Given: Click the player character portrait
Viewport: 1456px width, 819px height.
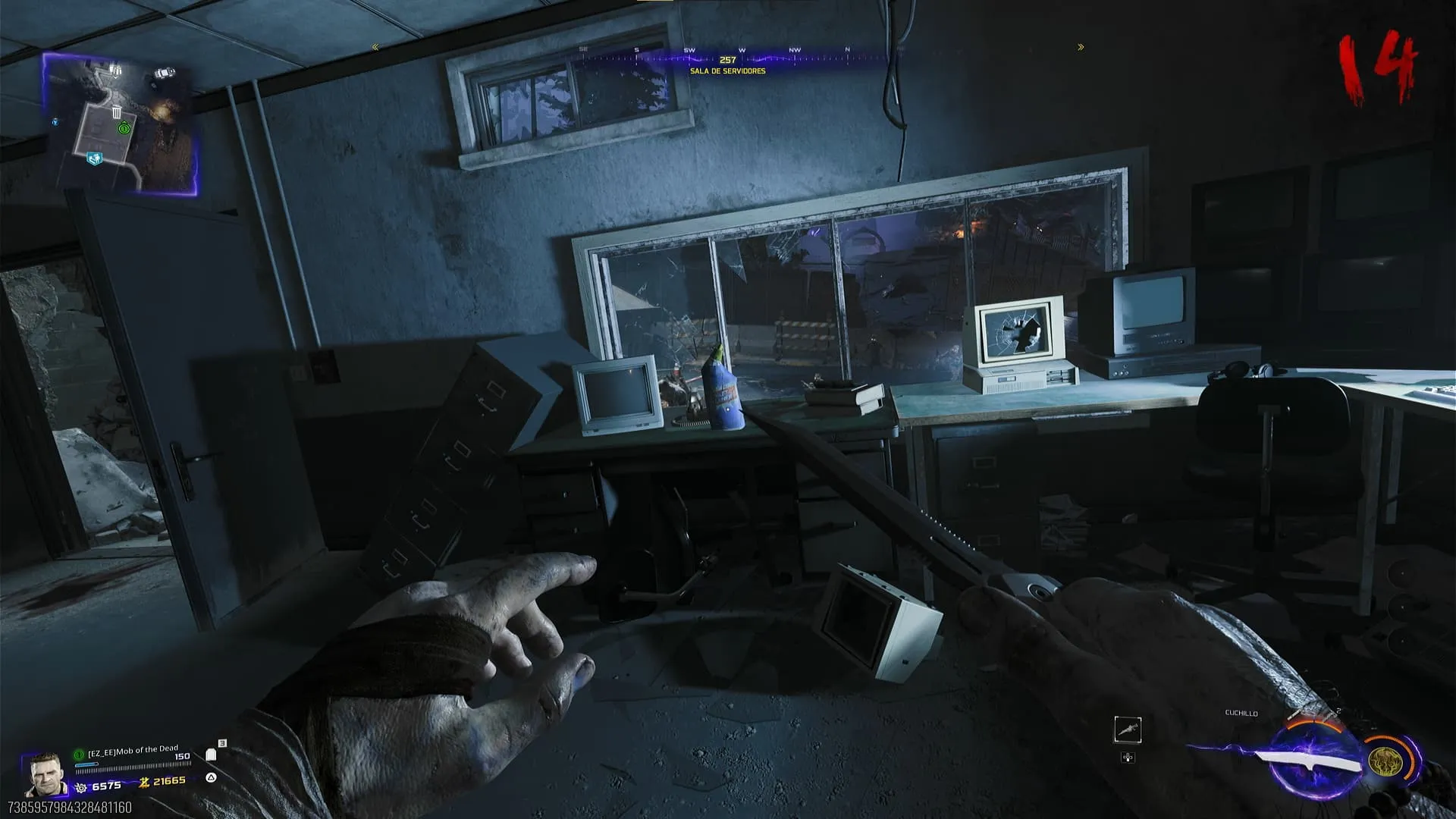Looking at the screenshot, I should tap(45, 773).
